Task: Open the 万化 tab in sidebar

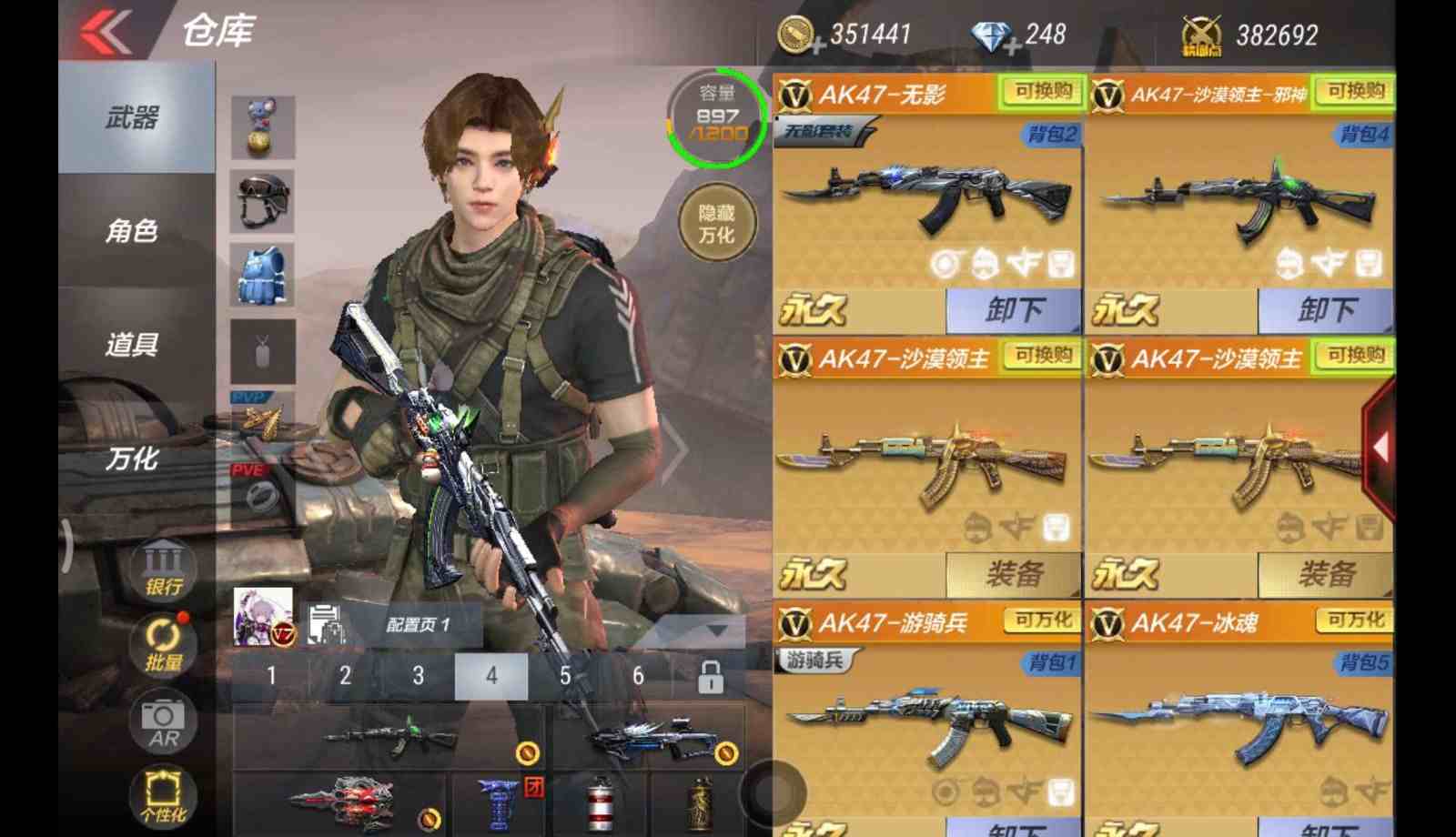Action: click(133, 459)
